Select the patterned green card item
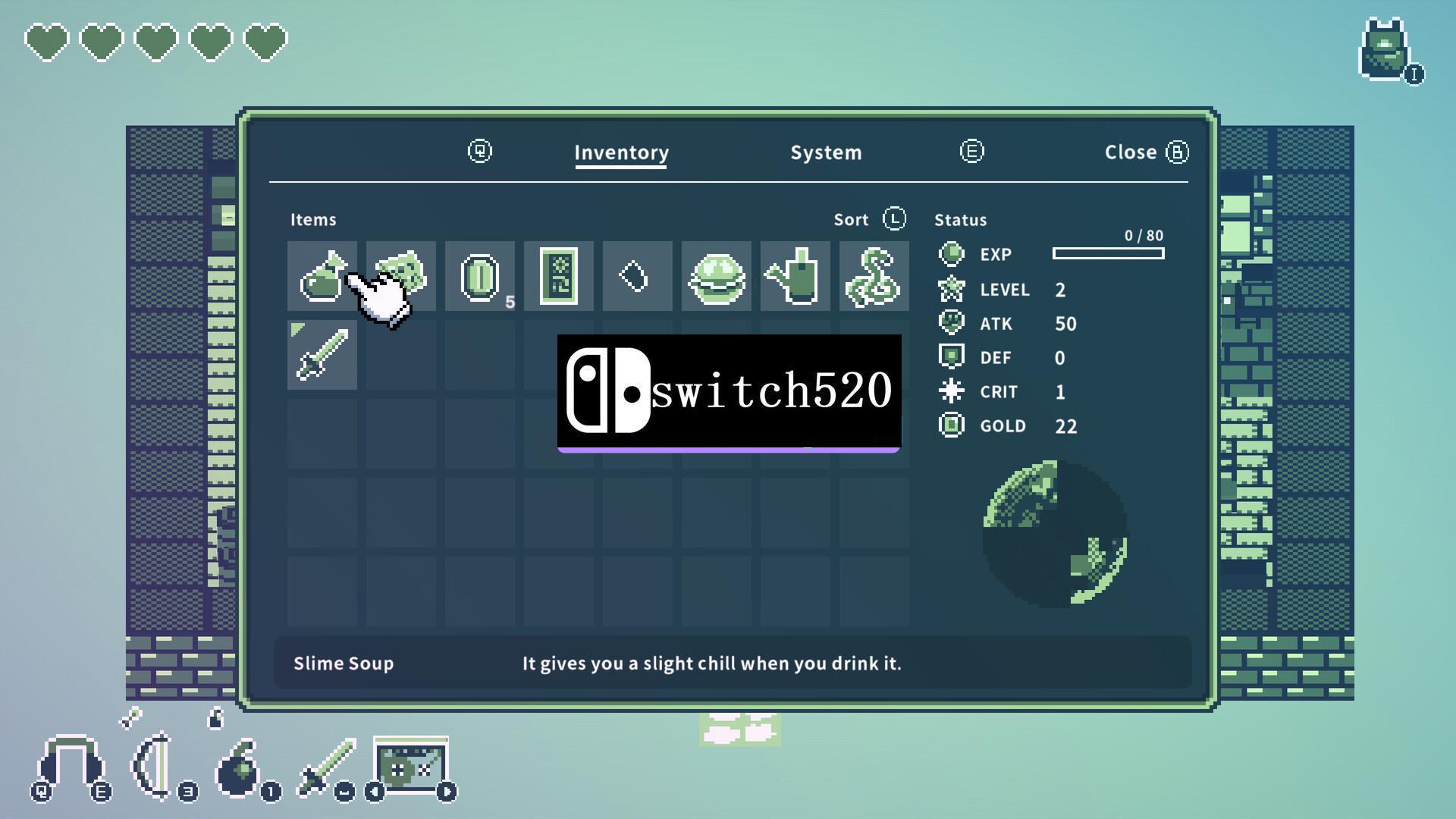1456x819 pixels. [558, 276]
